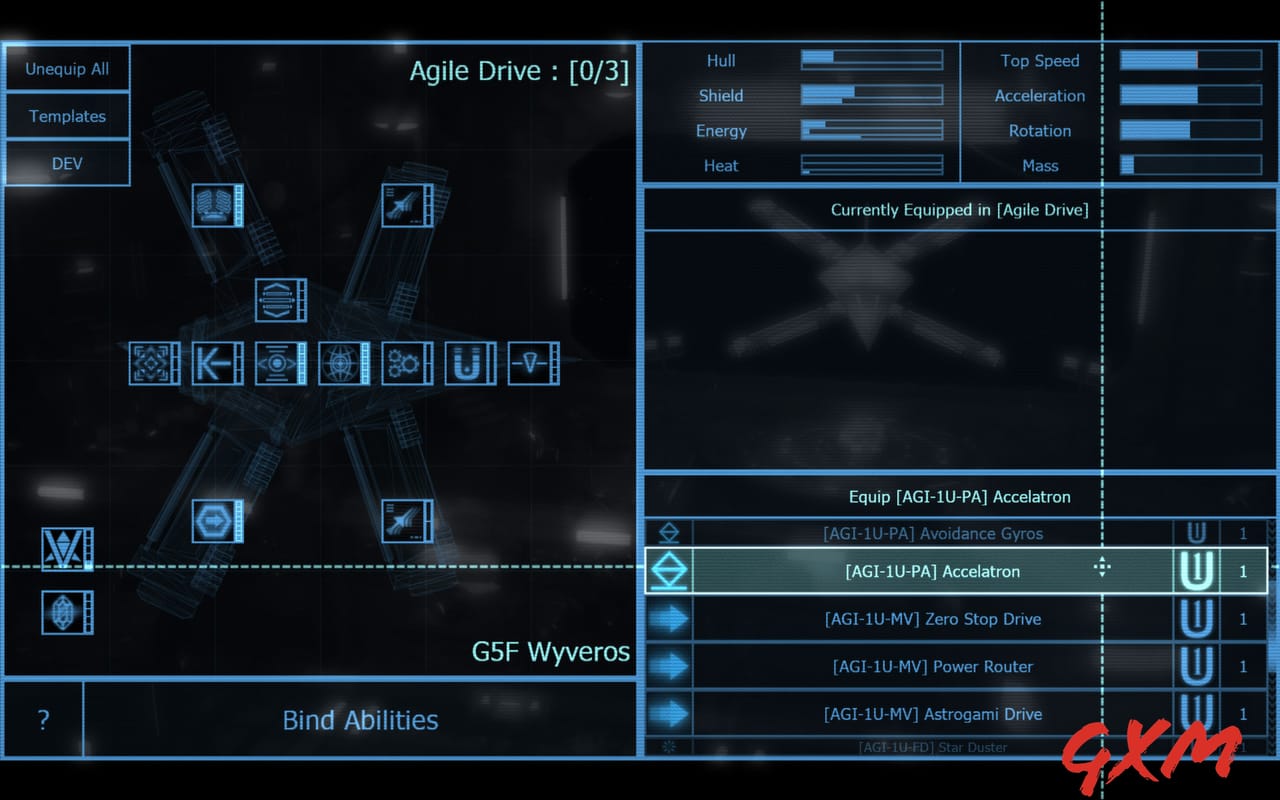This screenshot has width=1280, height=800.
Task: Select the eye scanner slot icon
Action: [x=279, y=363]
